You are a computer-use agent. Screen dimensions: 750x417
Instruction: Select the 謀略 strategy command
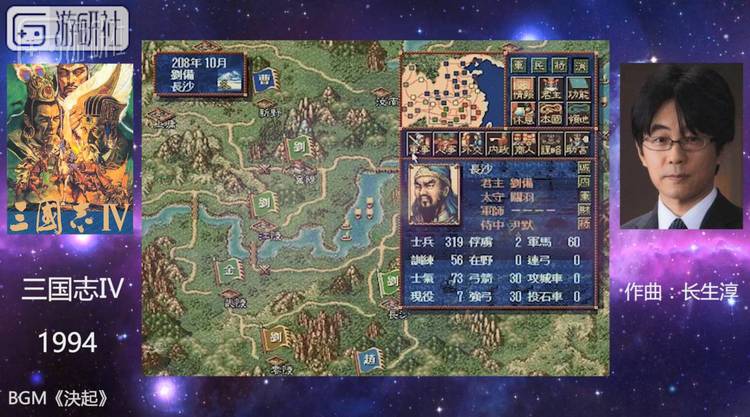[549, 143]
